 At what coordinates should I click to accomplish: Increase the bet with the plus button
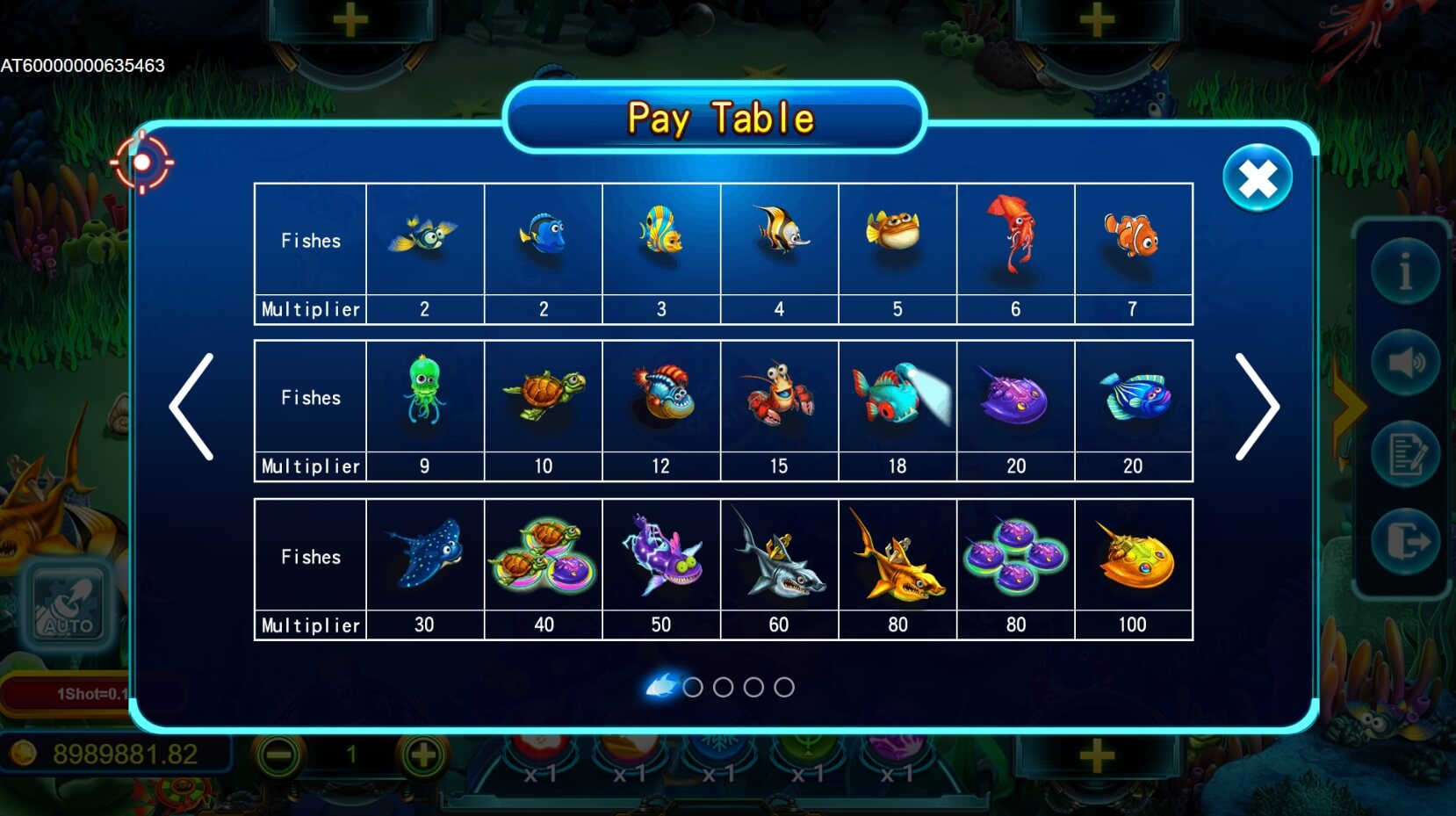423,755
